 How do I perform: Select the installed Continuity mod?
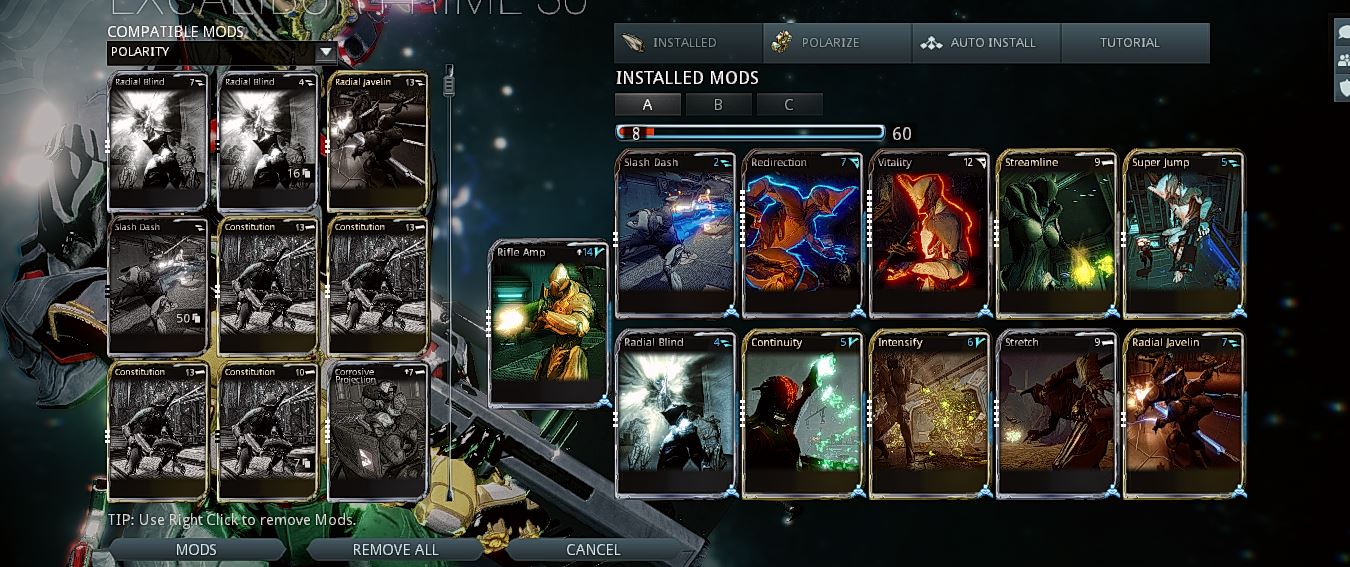tap(803, 414)
